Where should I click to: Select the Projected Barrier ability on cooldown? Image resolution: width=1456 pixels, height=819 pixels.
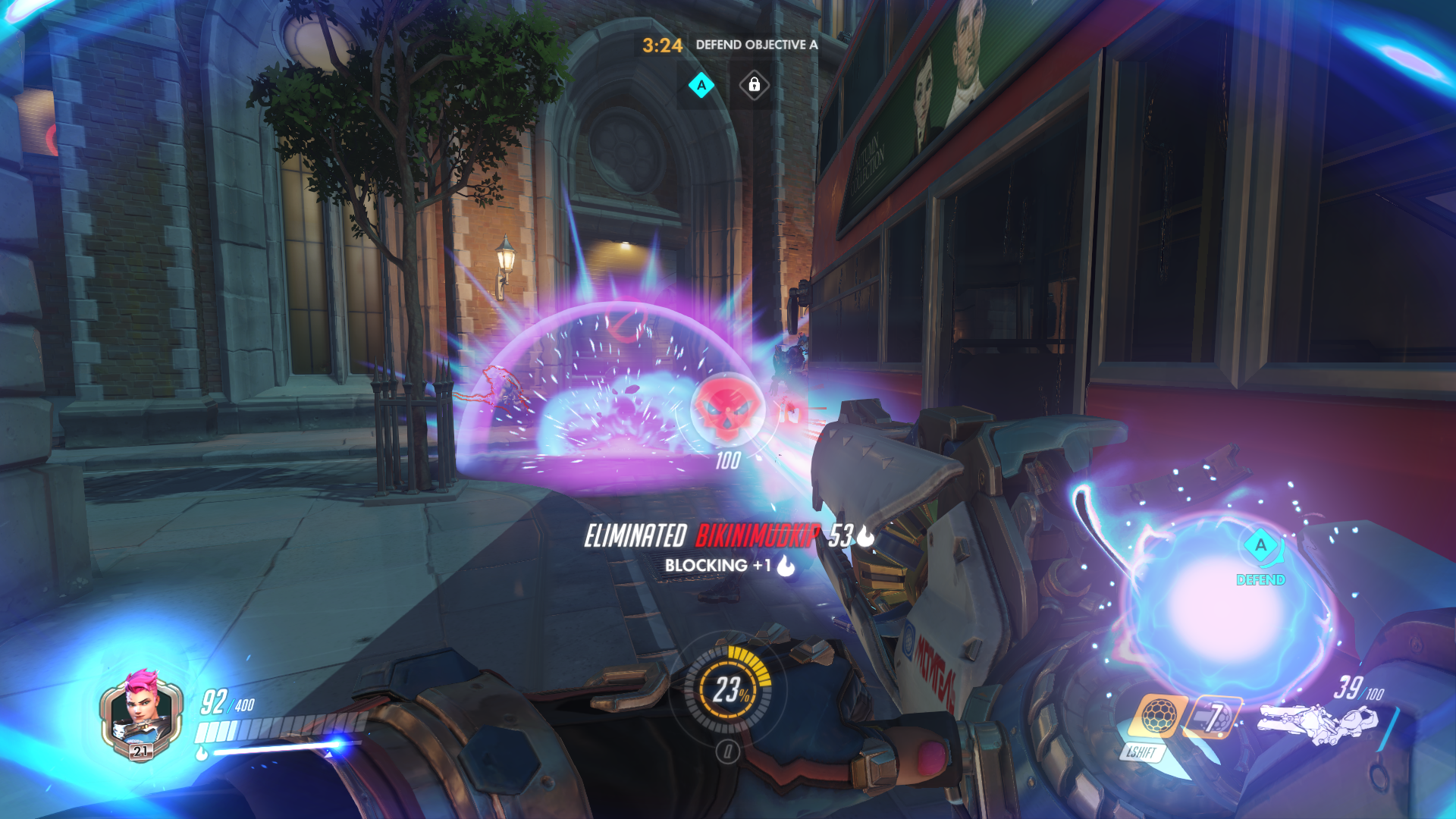(x=1214, y=717)
